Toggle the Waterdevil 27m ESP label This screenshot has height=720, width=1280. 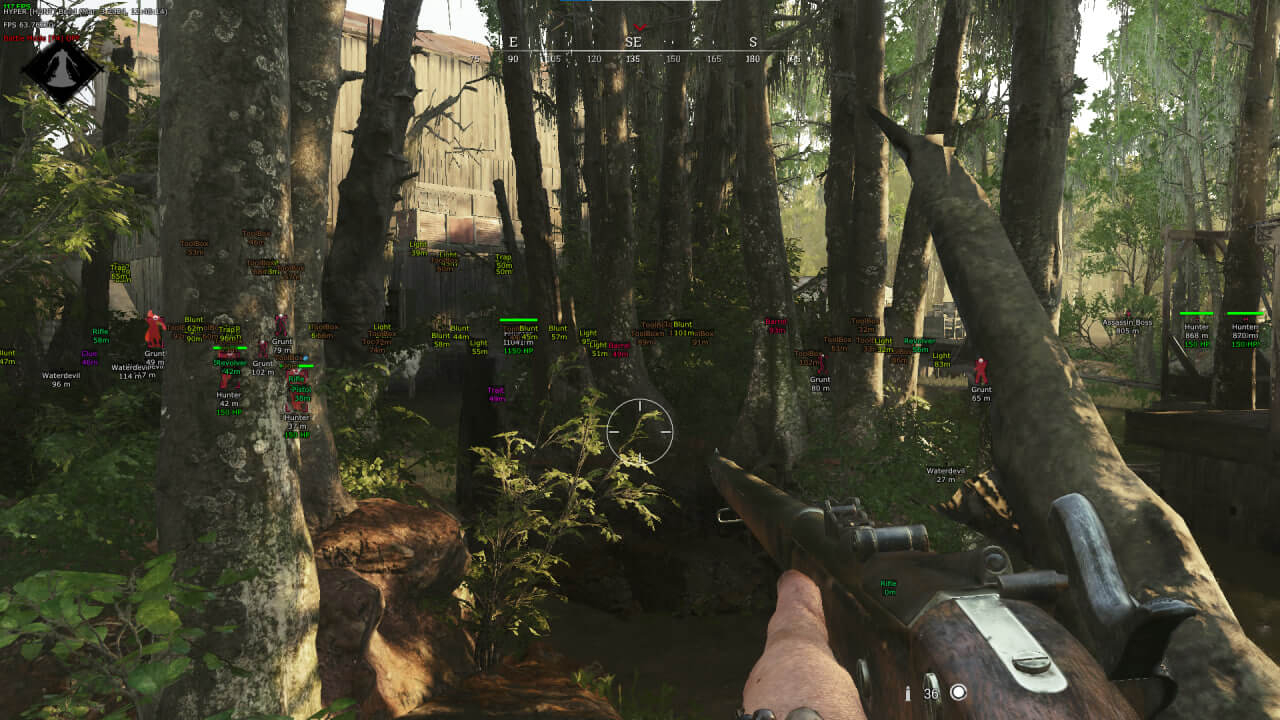[945, 470]
